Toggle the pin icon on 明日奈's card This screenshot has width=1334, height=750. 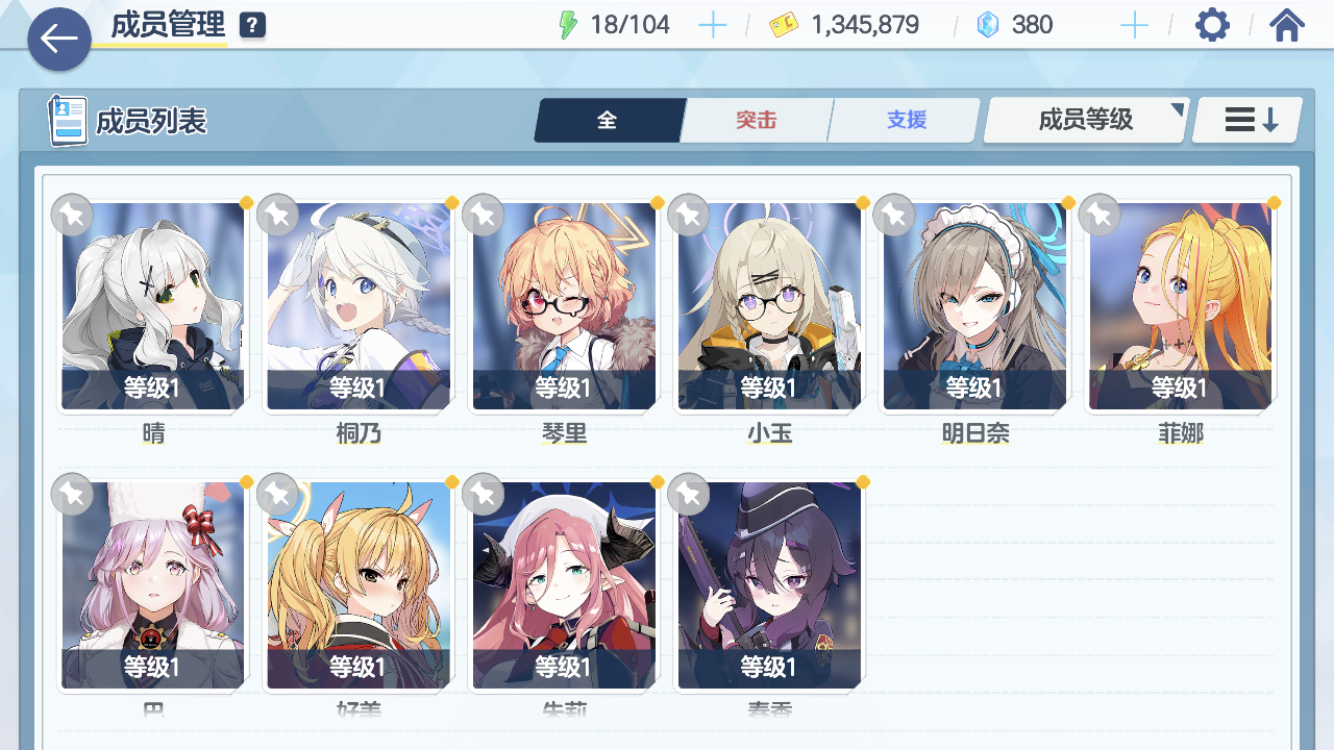[892, 216]
